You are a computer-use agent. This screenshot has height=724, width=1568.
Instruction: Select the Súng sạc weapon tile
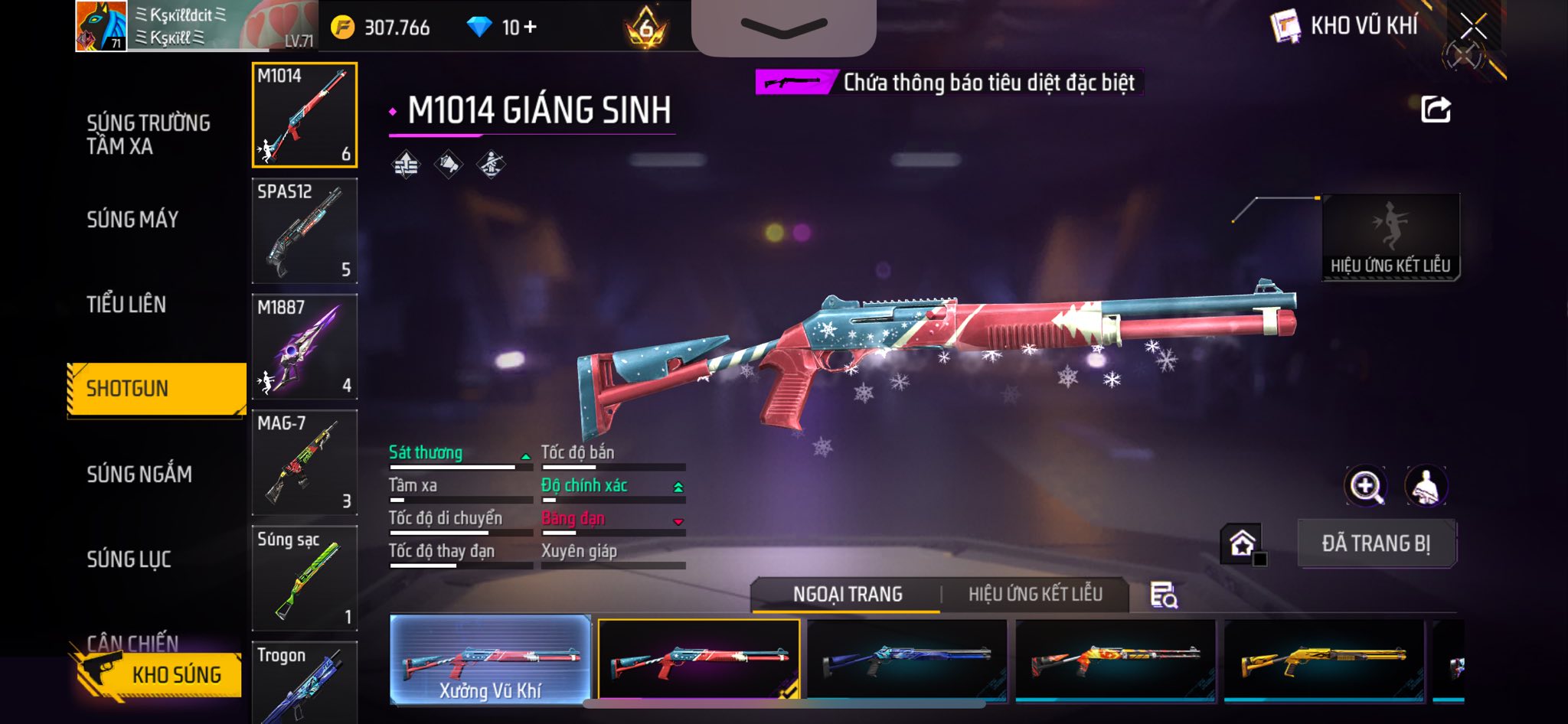(x=305, y=578)
